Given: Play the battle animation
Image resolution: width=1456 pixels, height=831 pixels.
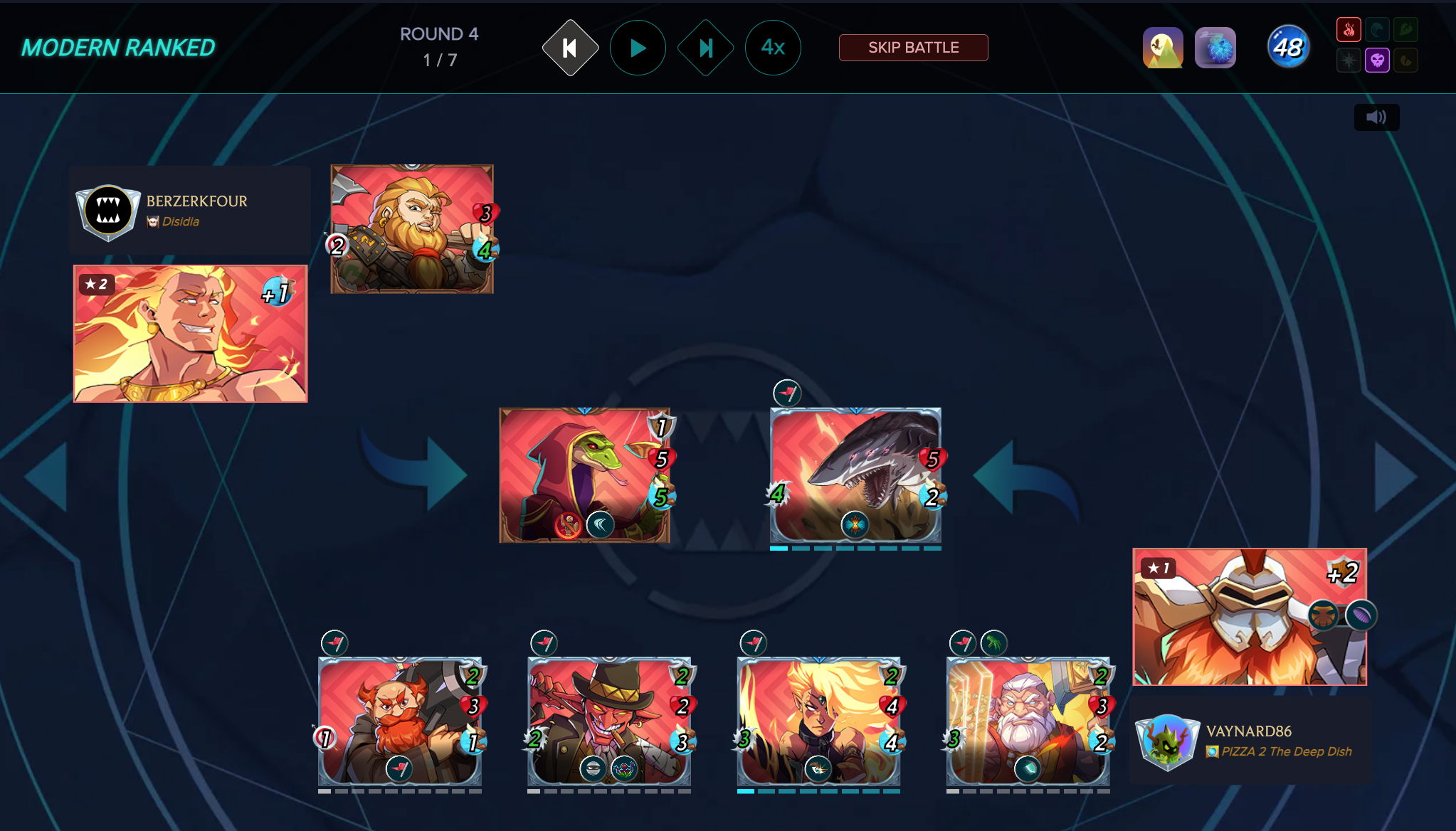Looking at the screenshot, I should tap(638, 48).
